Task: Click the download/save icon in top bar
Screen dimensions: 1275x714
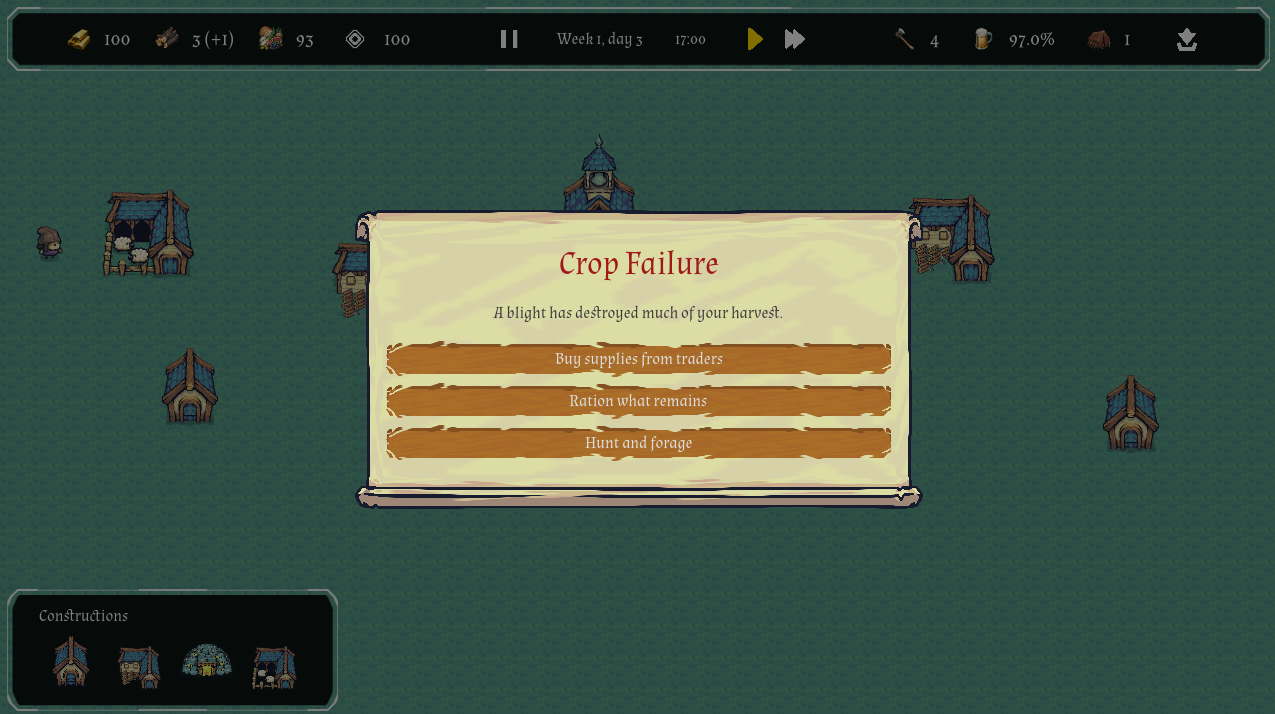Action: tap(1187, 40)
